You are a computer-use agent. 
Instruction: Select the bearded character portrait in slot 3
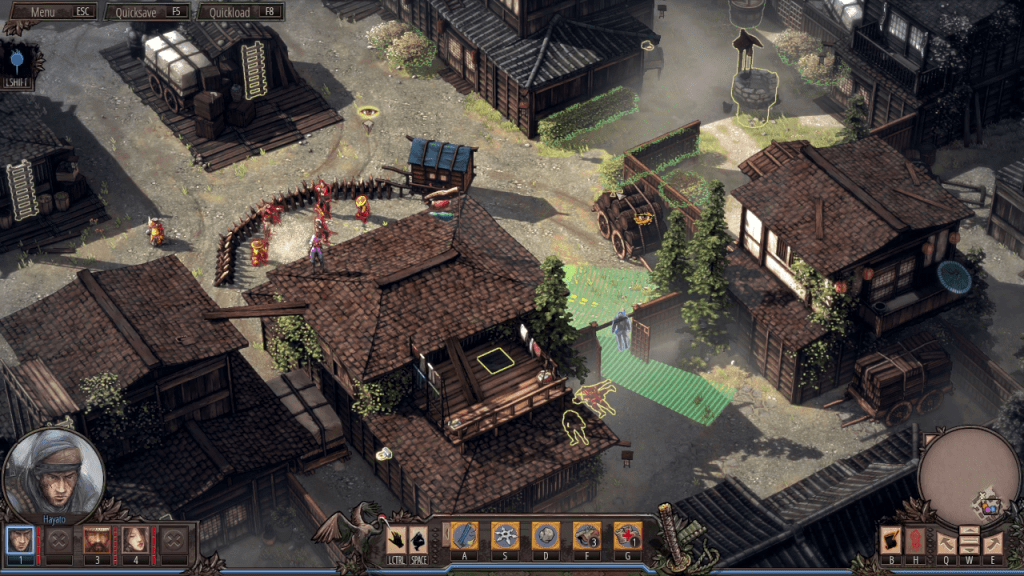click(97, 540)
